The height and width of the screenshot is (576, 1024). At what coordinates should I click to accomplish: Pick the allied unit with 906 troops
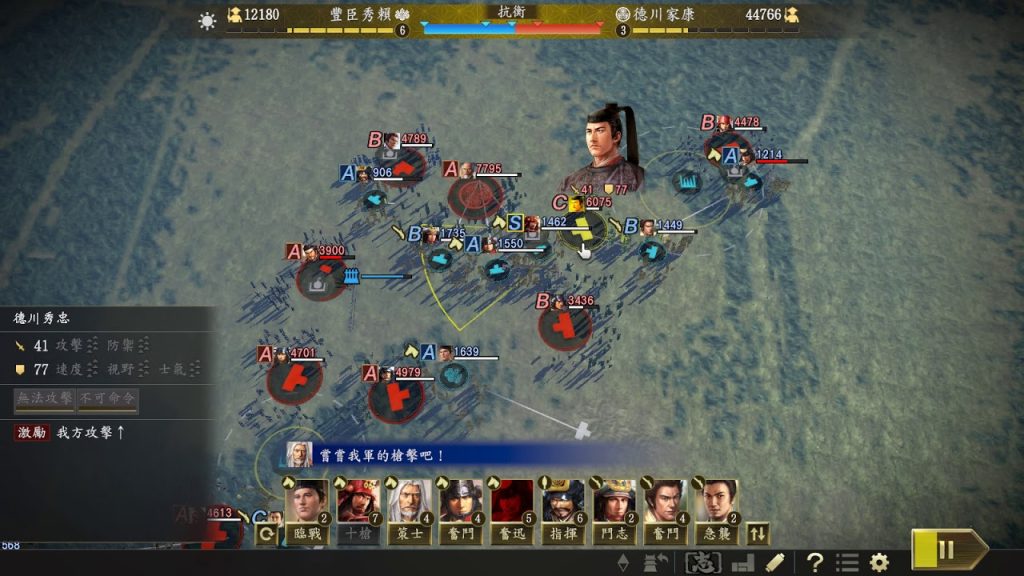(376, 198)
